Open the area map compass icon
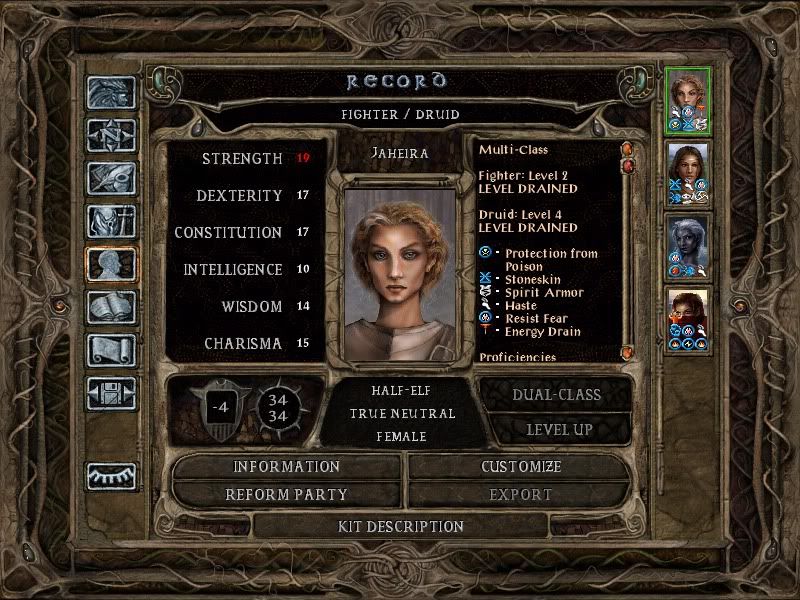Screen dimensions: 800x600 tap(111, 135)
